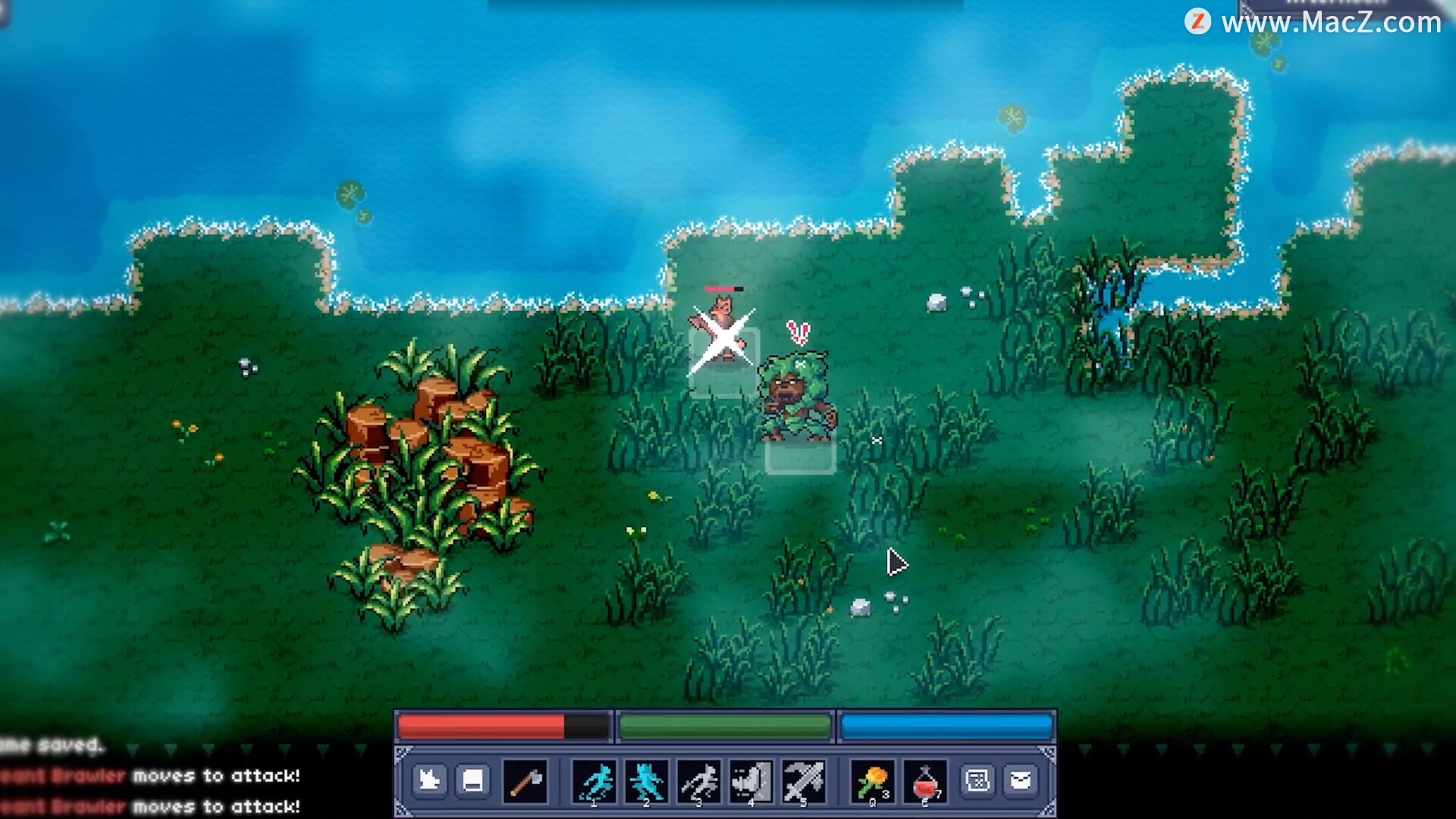
Task: Use the cyan cat stance ability in slot 2
Action: 647,781
